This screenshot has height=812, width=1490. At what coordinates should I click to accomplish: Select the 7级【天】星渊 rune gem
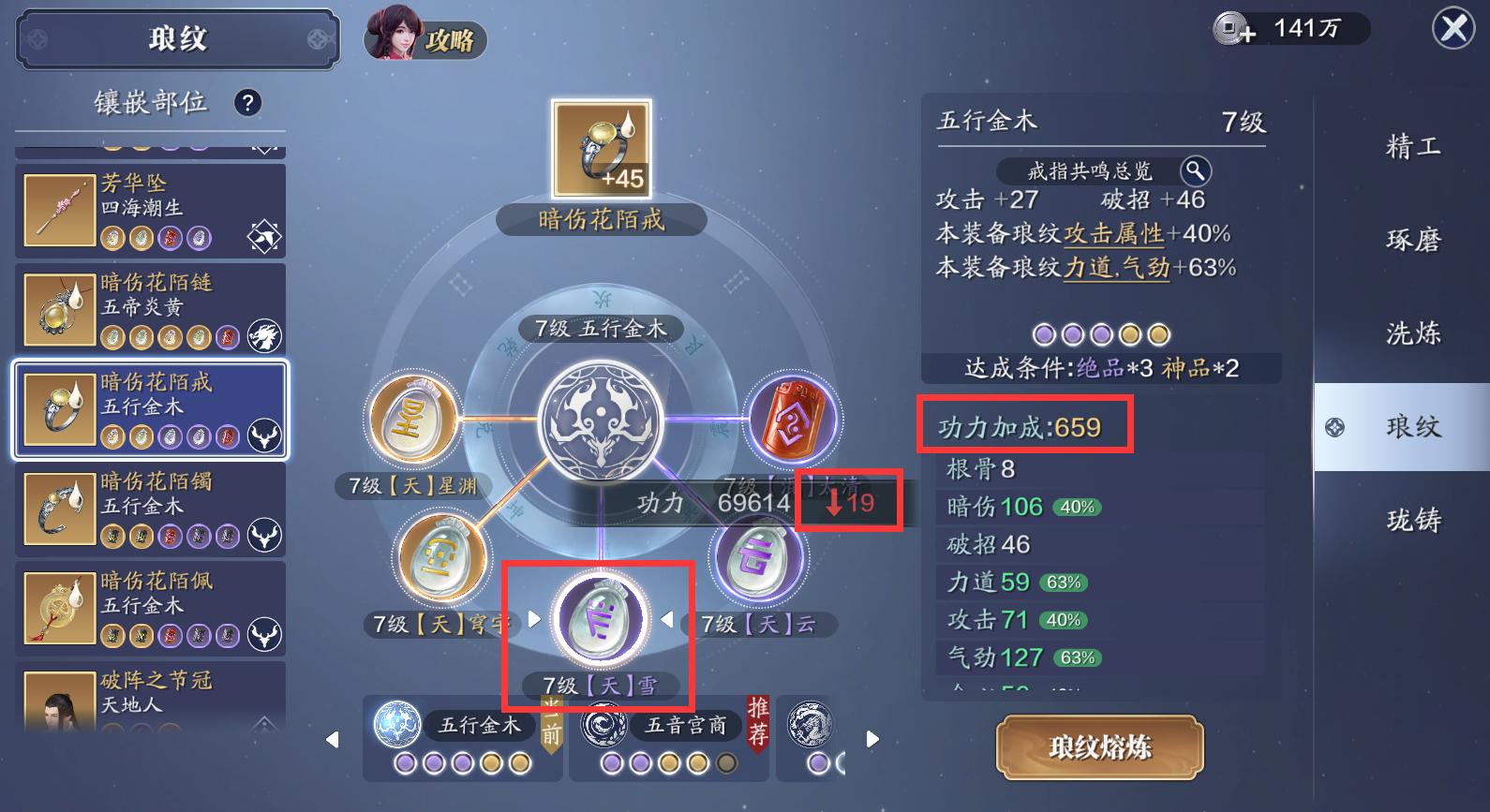coord(412,421)
